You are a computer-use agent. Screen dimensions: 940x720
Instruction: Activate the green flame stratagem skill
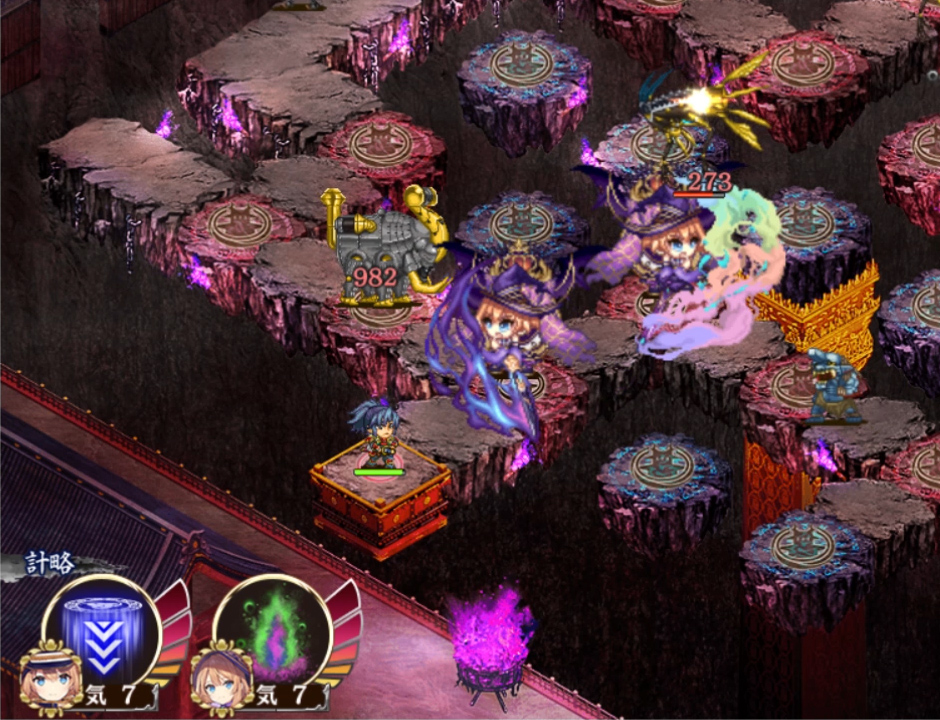point(271,632)
